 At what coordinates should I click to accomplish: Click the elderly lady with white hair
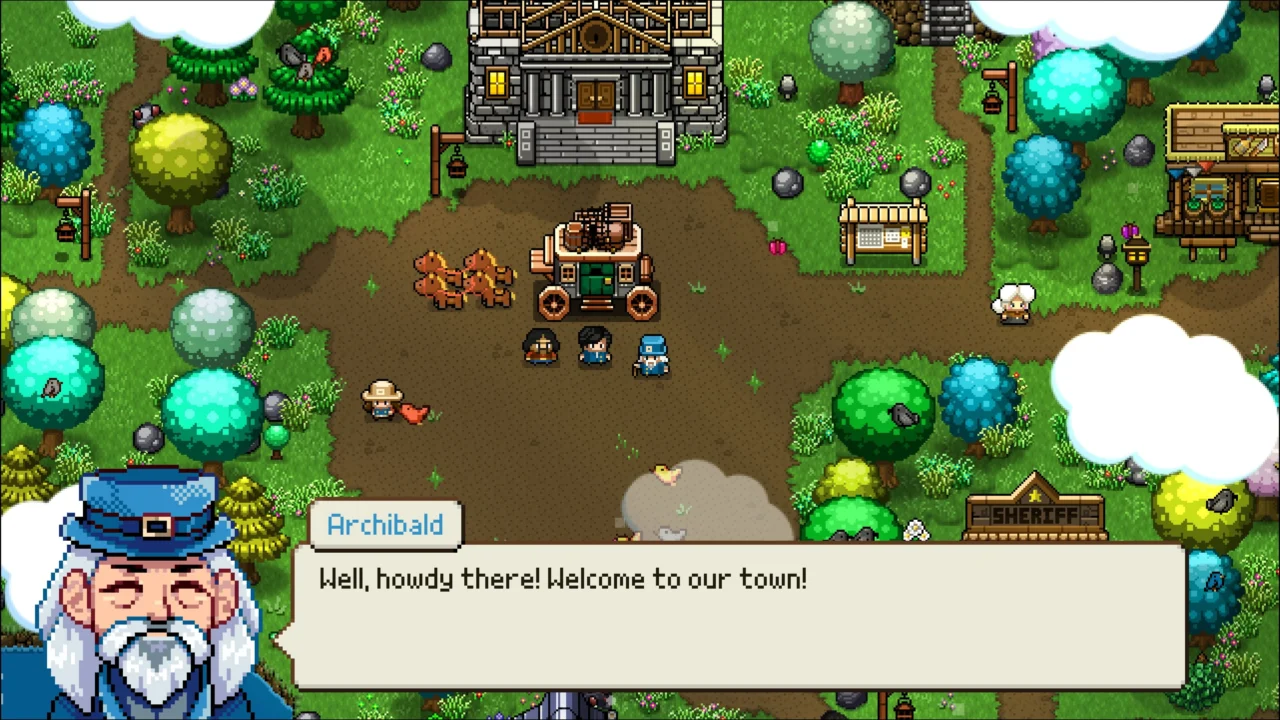coord(1015,302)
